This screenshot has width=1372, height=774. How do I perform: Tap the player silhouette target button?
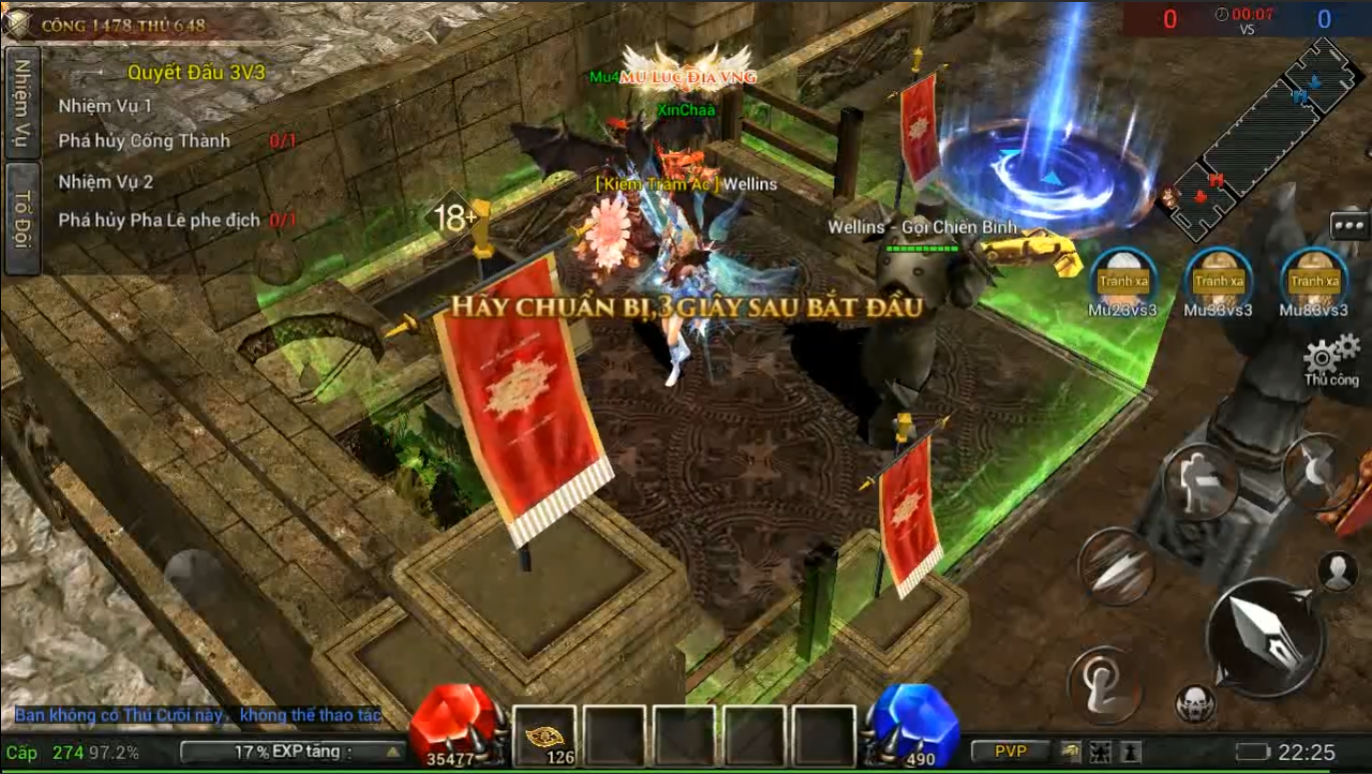pyautogui.click(x=1337, y=571)
